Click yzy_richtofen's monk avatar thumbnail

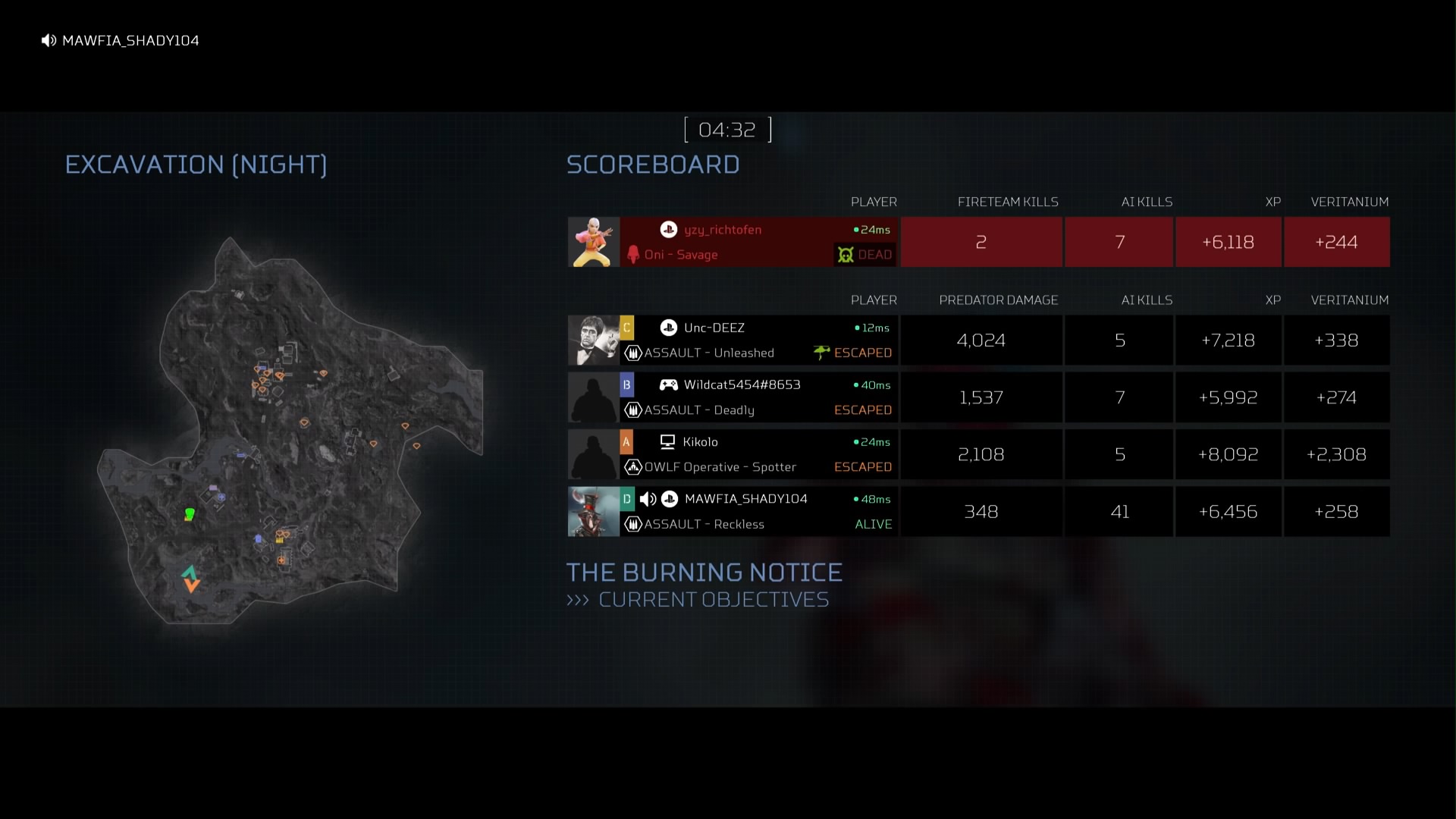coord(594,242)
